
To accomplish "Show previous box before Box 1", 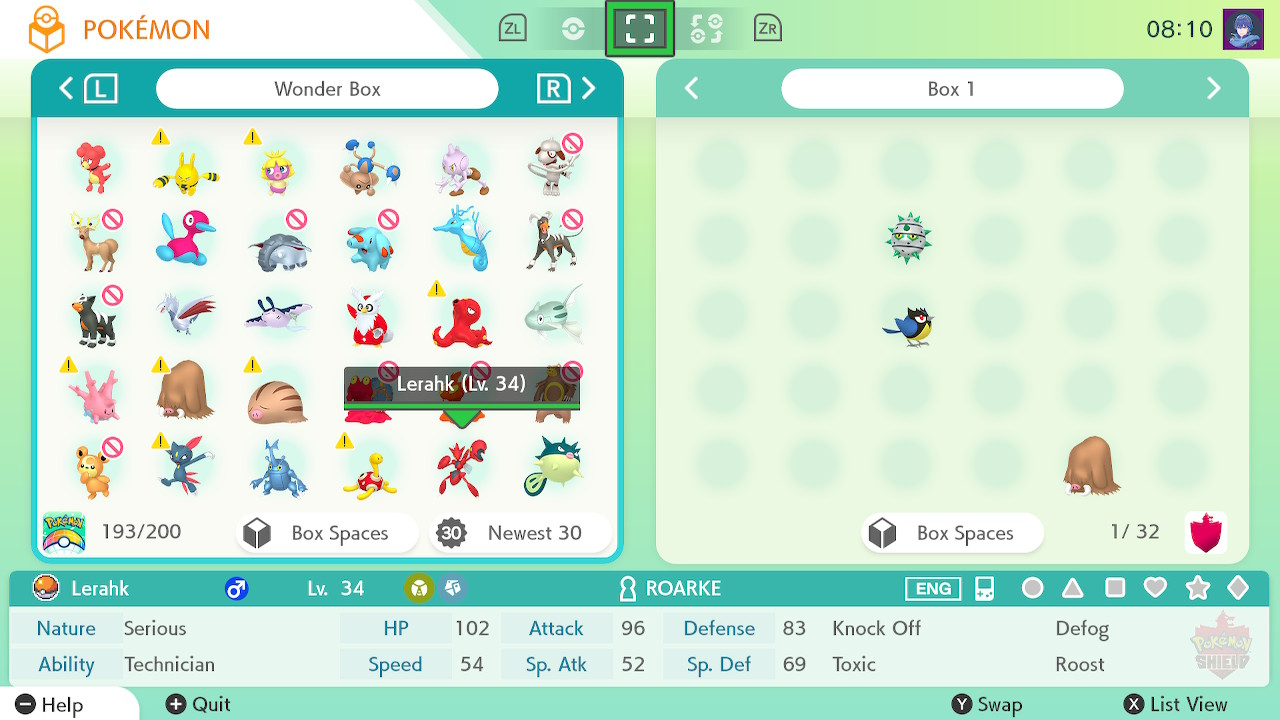I will [x=691, y=89].
